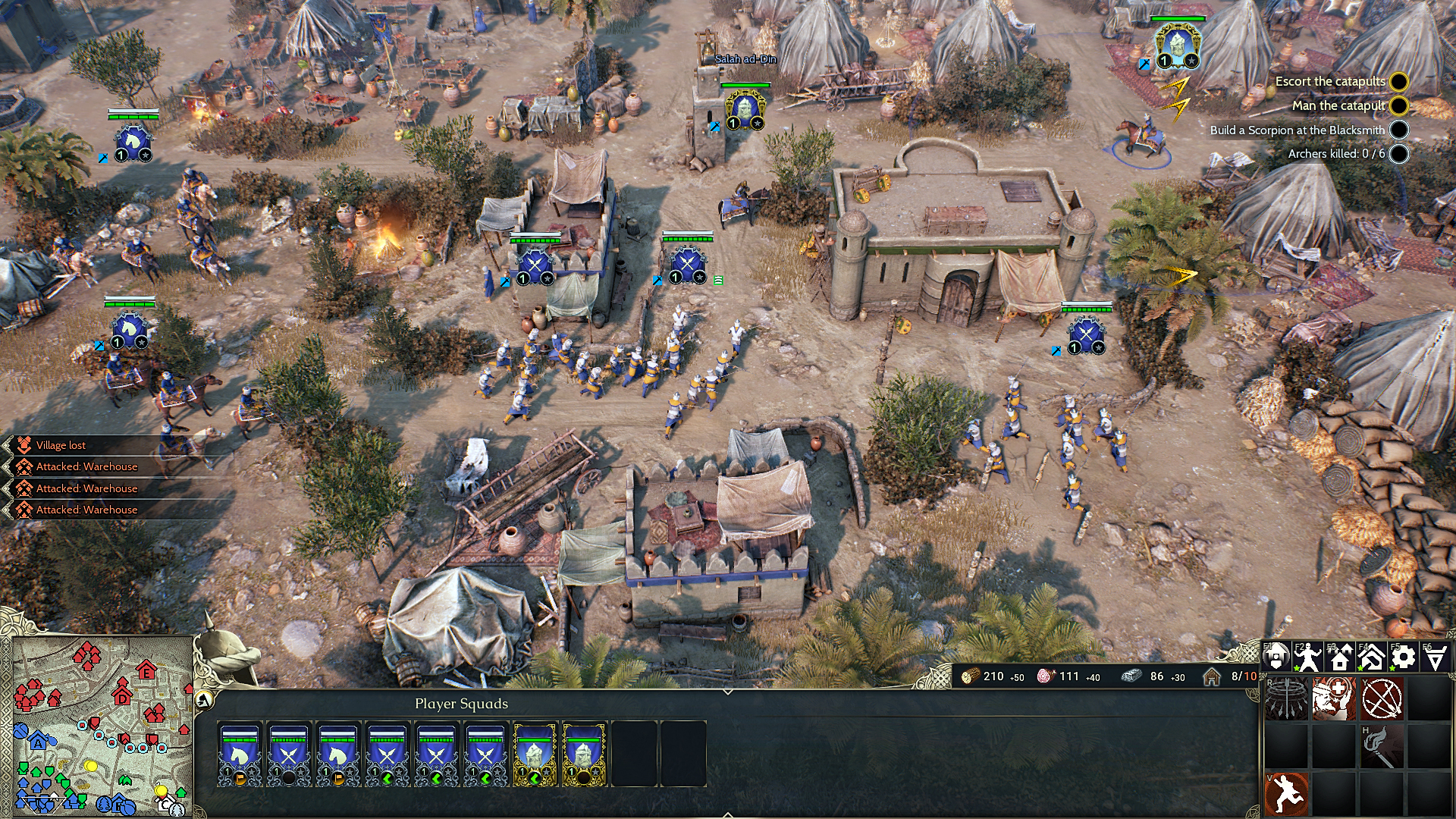Click Salah ad-Din's green health bar
Viewport: 1456px width, 819px height.
tap(748, 86)
